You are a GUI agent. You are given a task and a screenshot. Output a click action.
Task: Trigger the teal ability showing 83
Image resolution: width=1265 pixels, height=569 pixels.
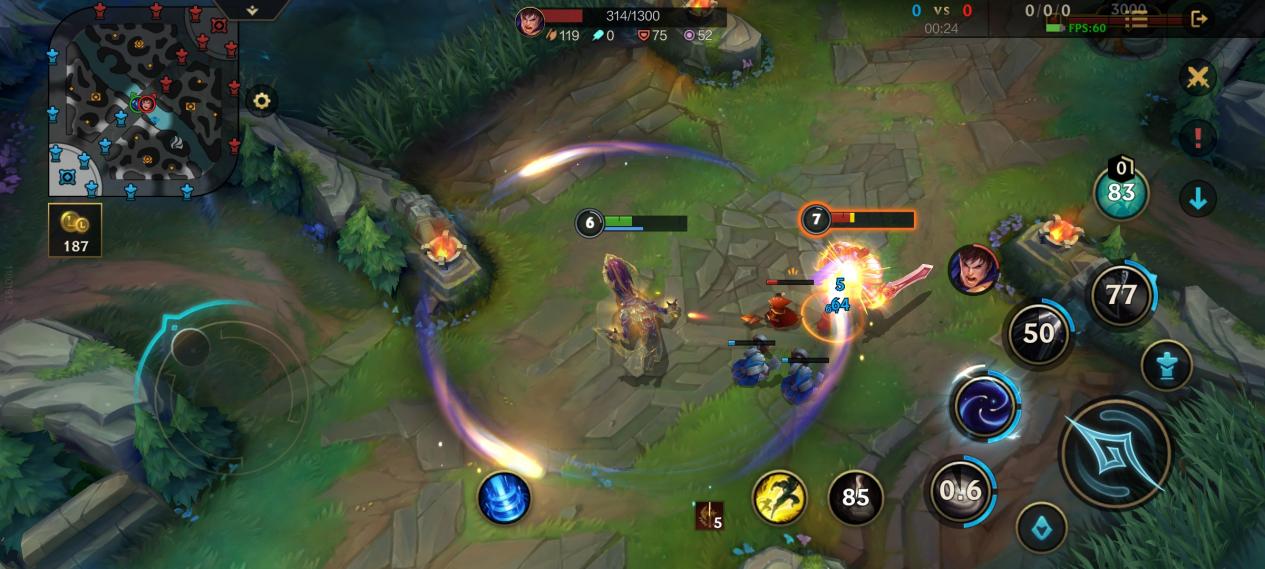point(1121,193)
